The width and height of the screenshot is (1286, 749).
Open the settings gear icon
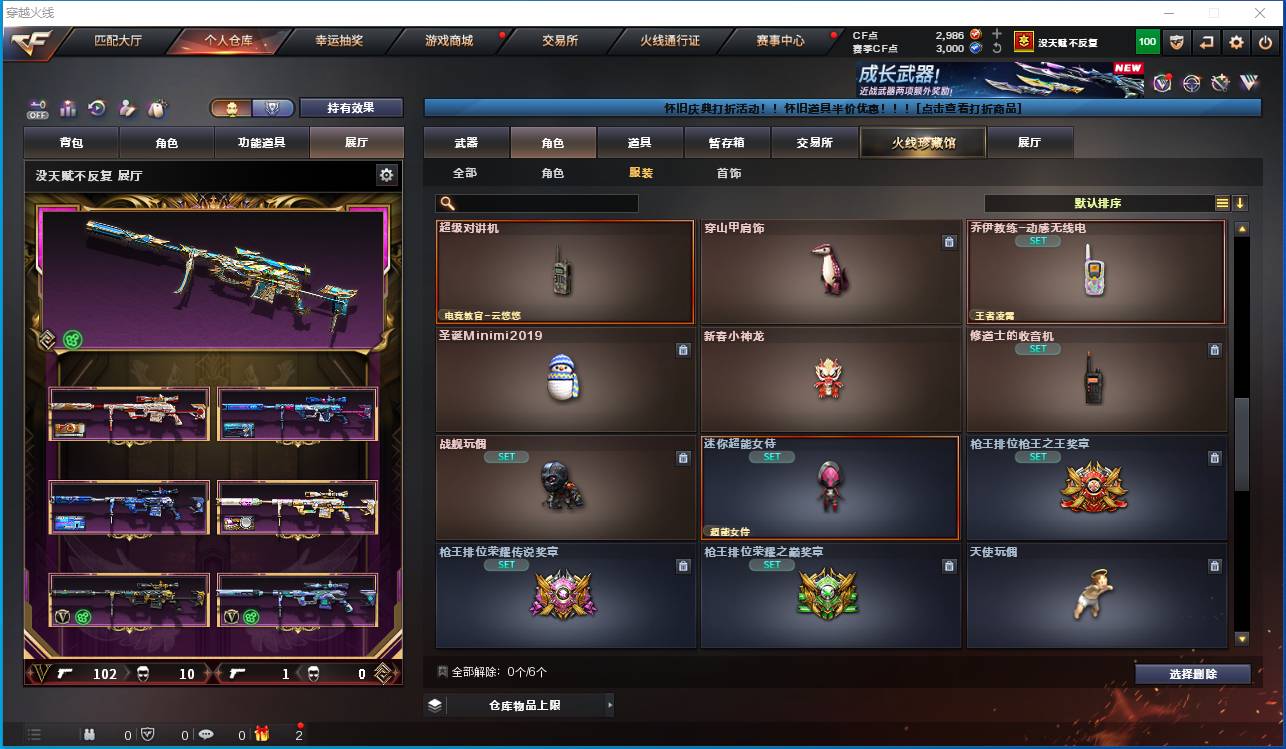[1237, 42]
